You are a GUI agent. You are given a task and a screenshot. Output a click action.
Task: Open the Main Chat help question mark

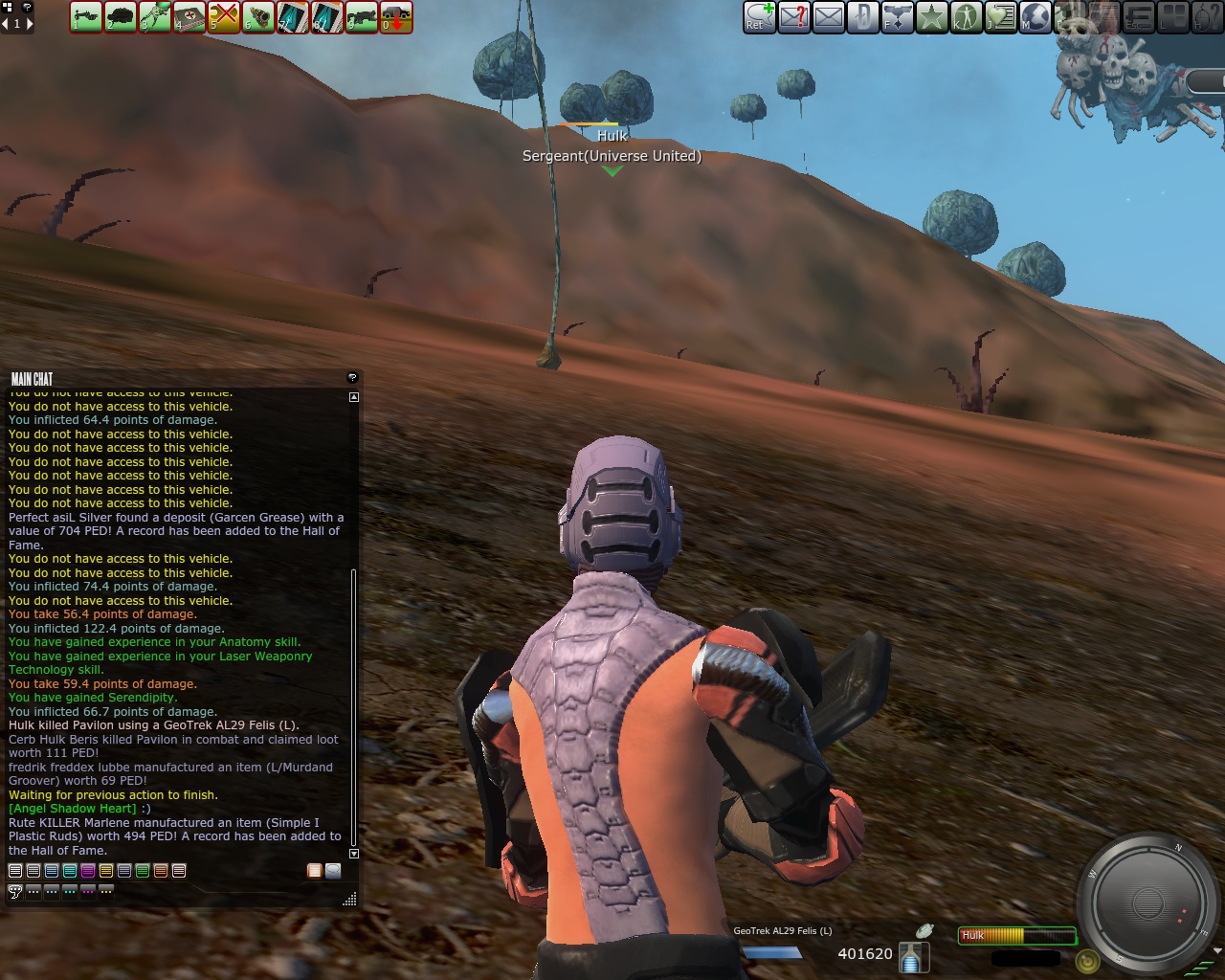pyautogui.click(x=352, y=378)
